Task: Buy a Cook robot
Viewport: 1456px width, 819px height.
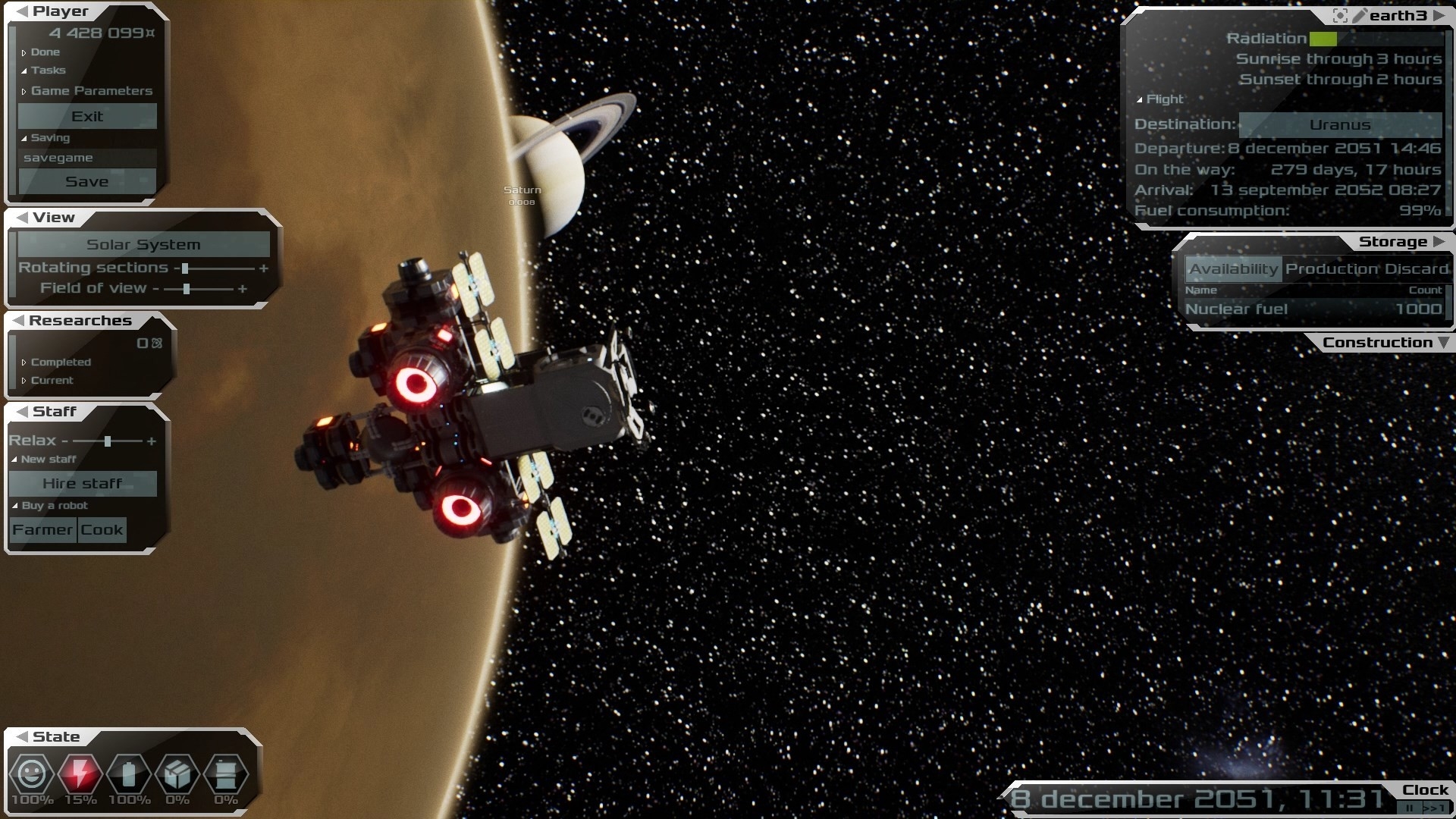Action: point(102,529)
